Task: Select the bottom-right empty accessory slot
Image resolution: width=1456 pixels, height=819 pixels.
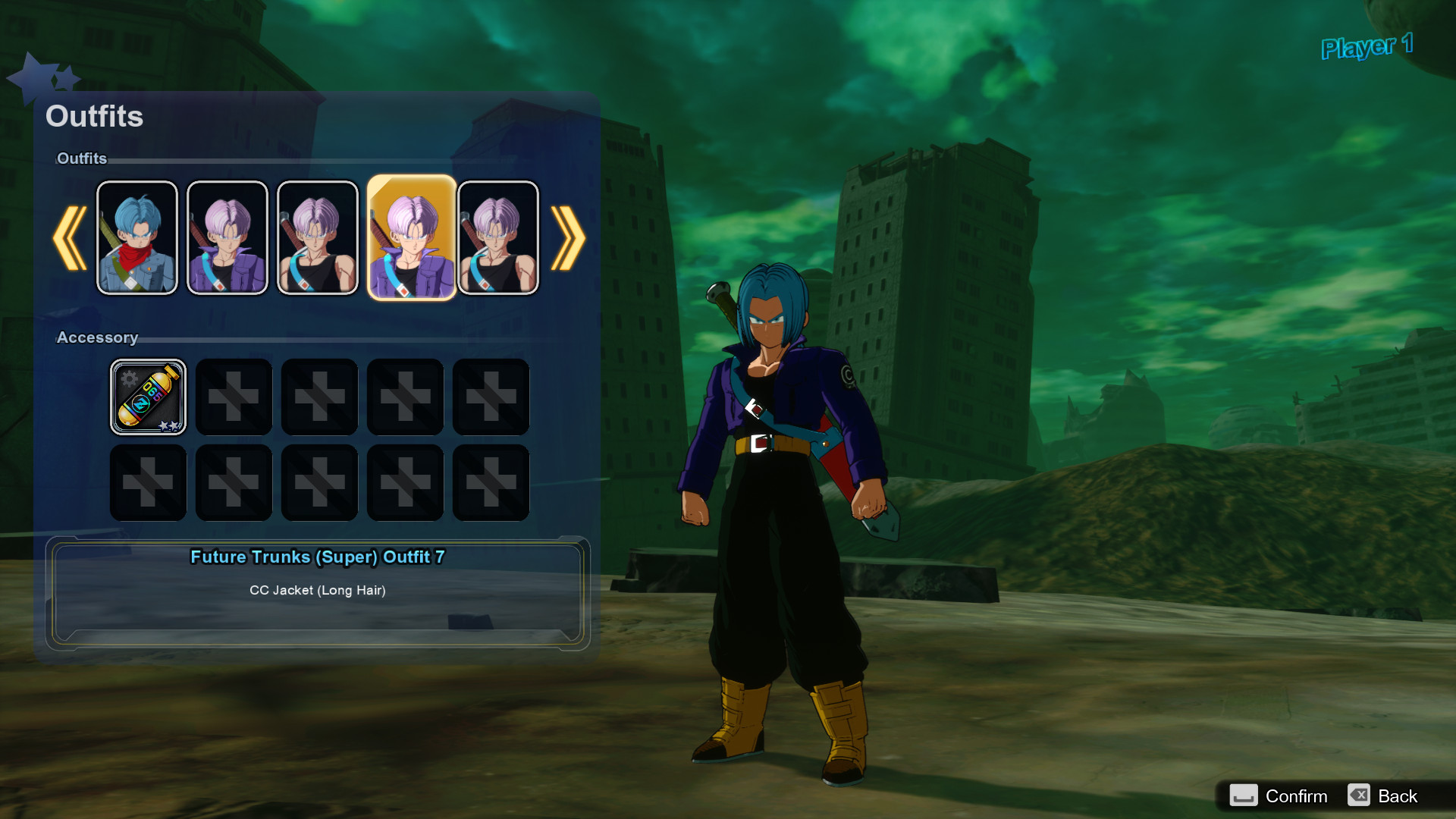Action: point(491,482)
